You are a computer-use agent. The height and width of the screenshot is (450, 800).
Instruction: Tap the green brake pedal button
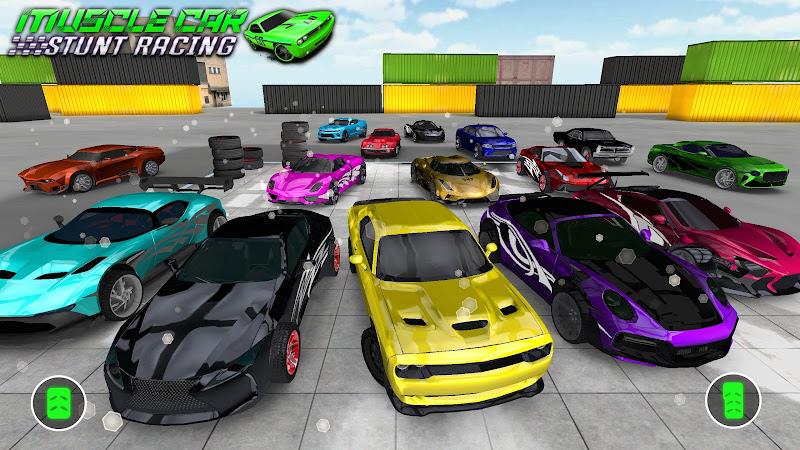tap(53, 402)
